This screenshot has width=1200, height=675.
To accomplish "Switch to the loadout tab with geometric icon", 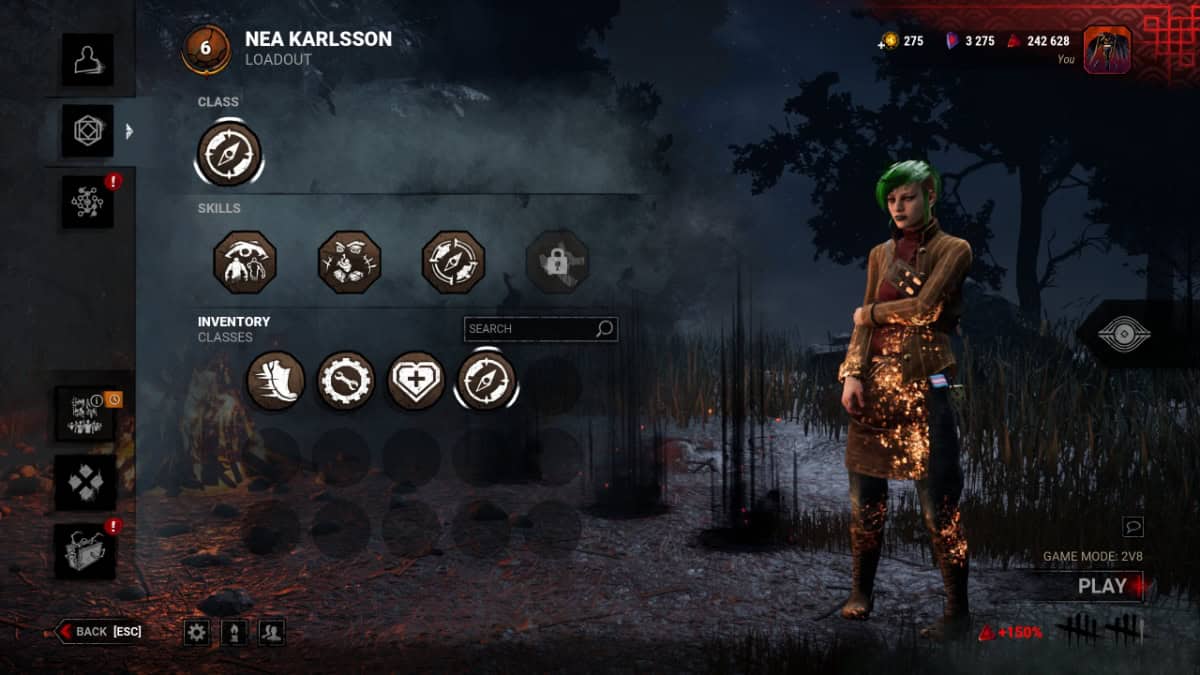I will point(87,131).
